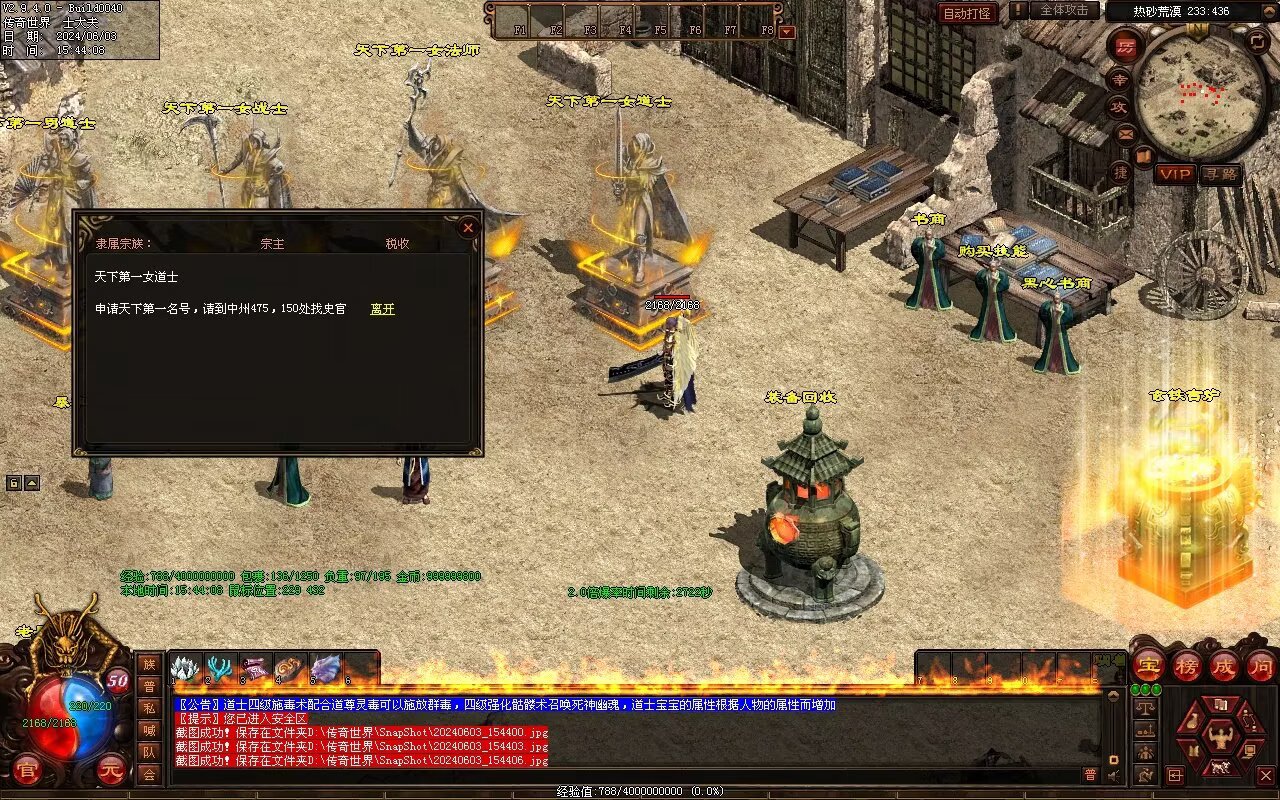The image size is (1280, 800).
Task: Switch to the 私 private chat channel
Action: (x=149, y=708)
